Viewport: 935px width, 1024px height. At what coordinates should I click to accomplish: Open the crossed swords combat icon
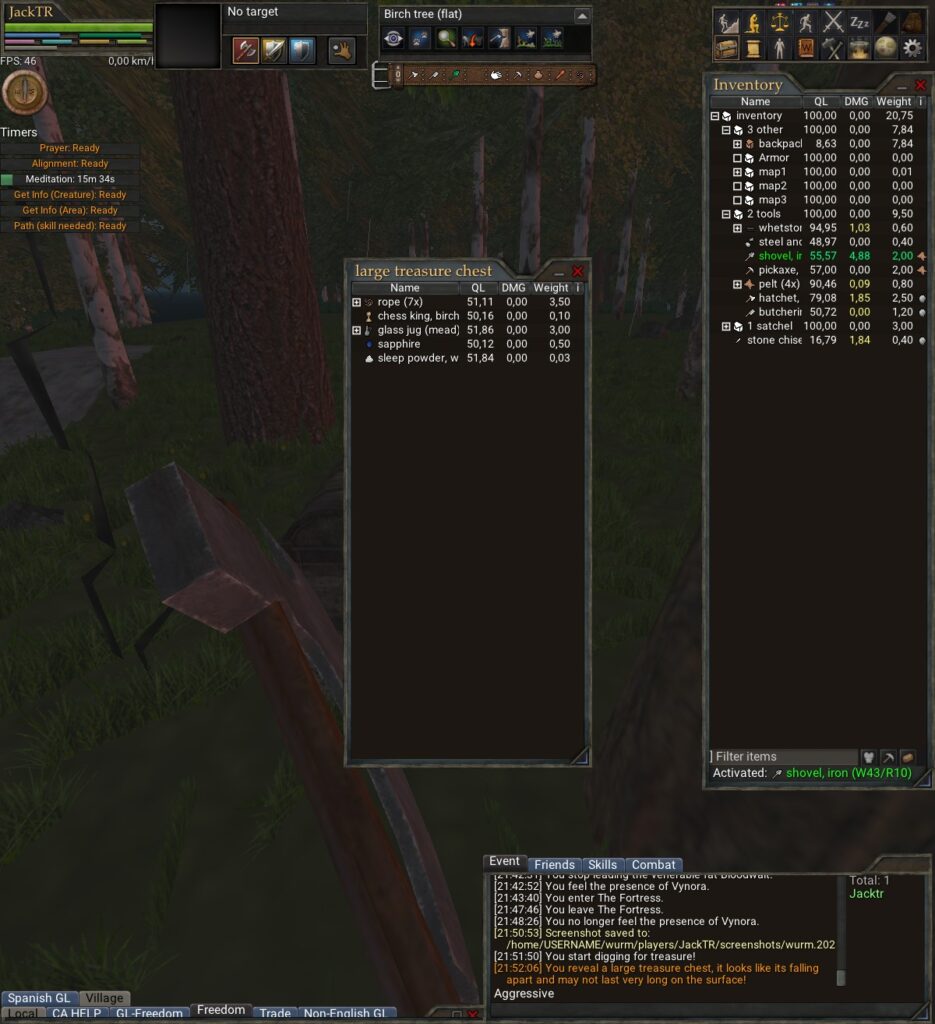point(833,22)
